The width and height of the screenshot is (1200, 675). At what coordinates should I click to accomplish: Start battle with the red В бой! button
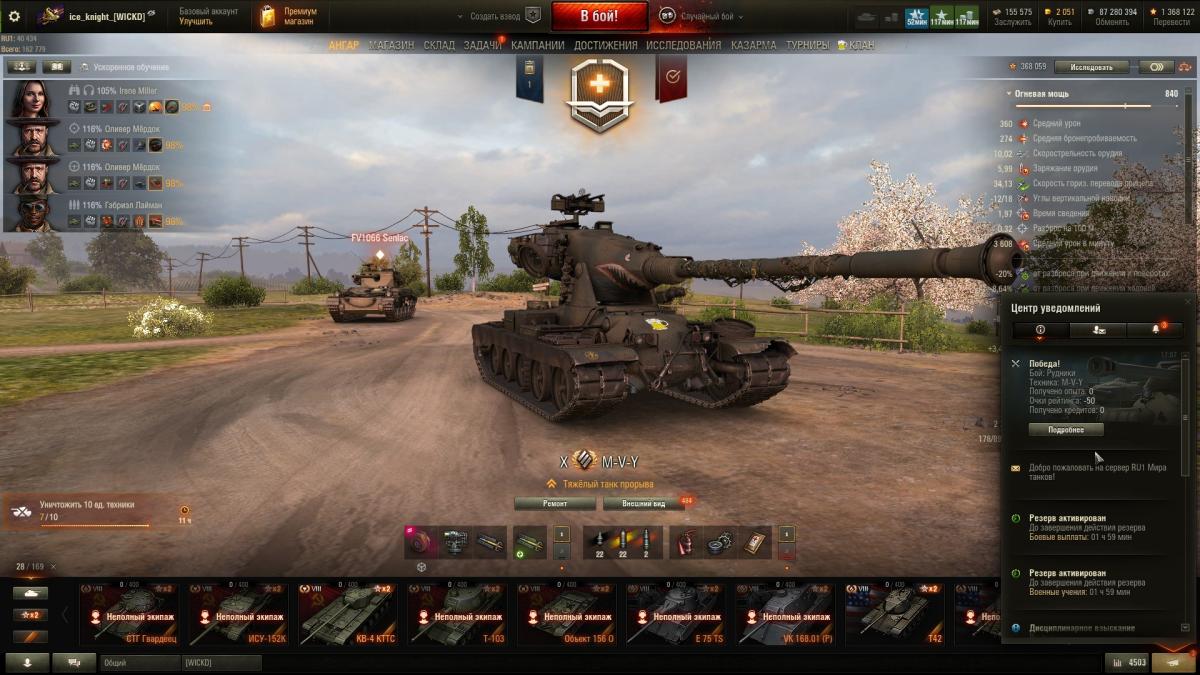coord(599,16)
